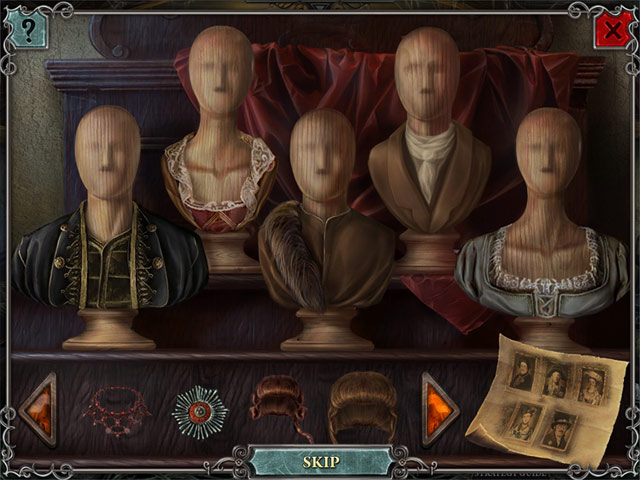Show previous items with the left arrow
The image size is (640, 480).
pyautogui.click(x=39, y=407)
